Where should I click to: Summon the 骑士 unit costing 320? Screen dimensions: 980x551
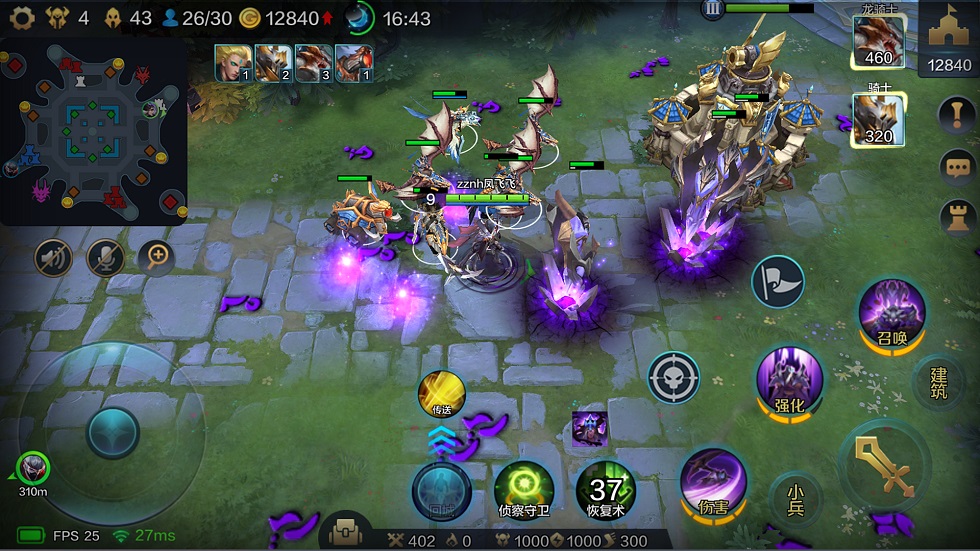click(878, 120)
